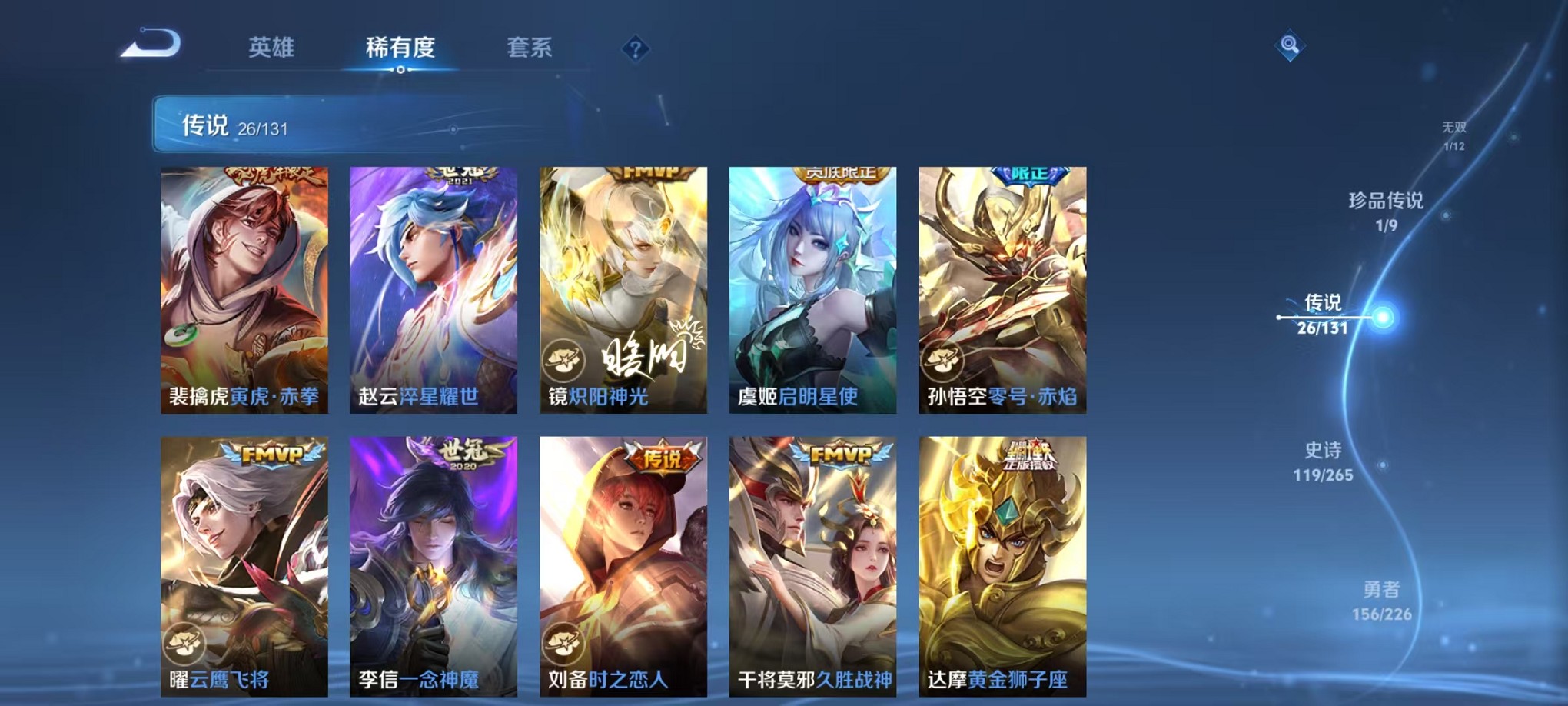Click the help question mark icon
This screenshot has height=706, width=1568.
635,49
